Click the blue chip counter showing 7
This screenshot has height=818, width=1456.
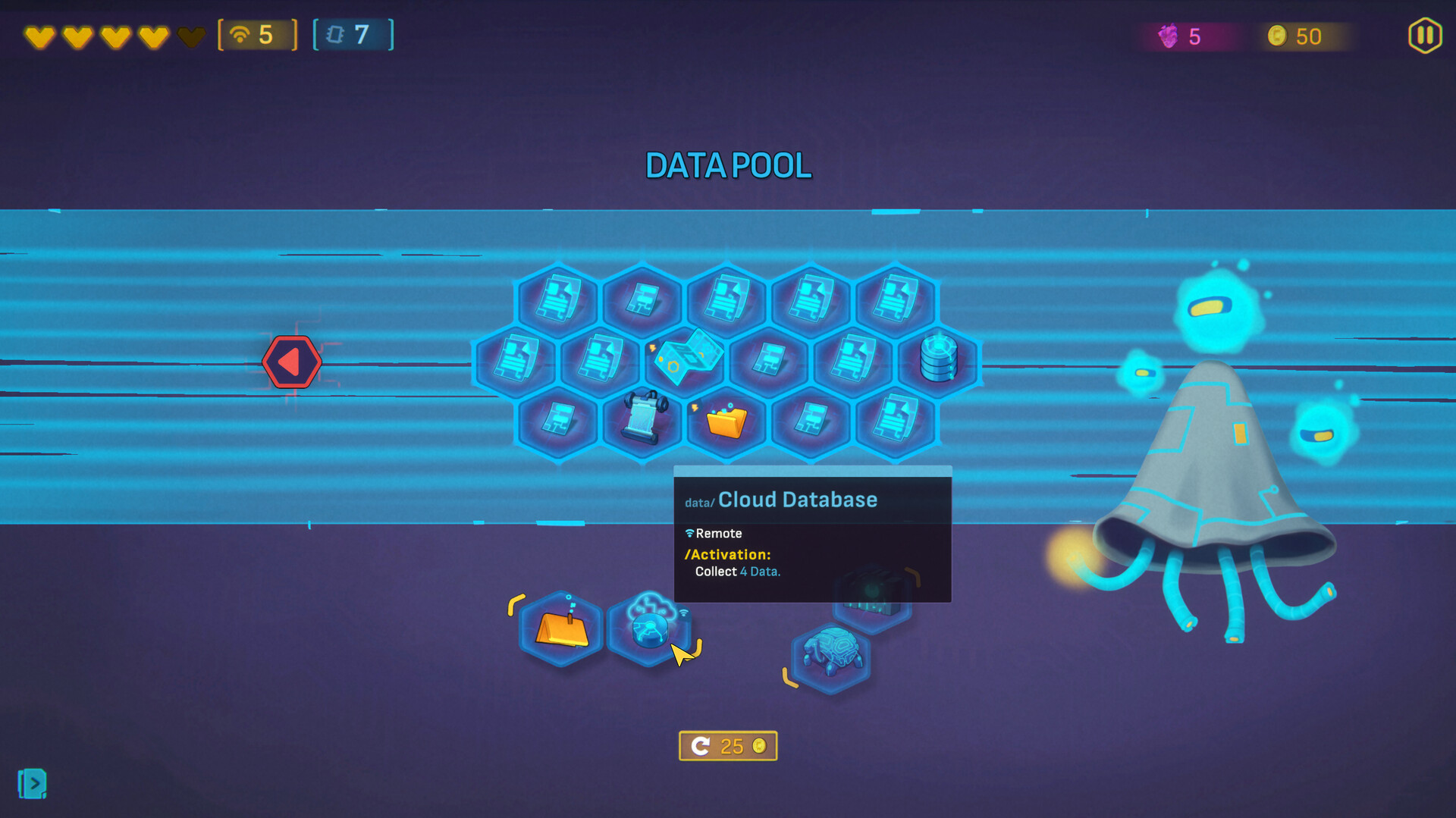353,34
